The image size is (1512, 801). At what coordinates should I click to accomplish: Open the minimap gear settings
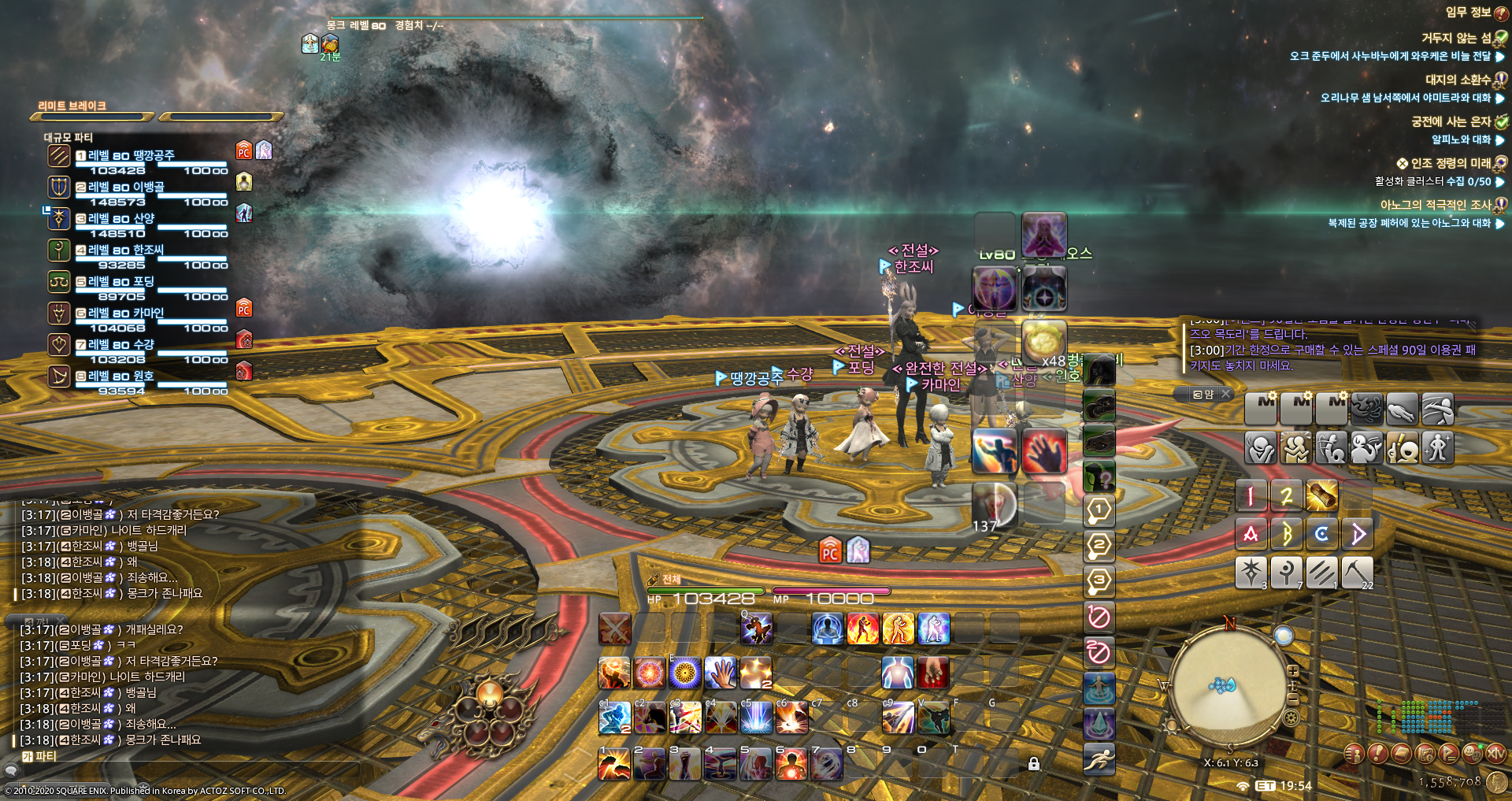pyautogui.click(x=1291, y=718)
